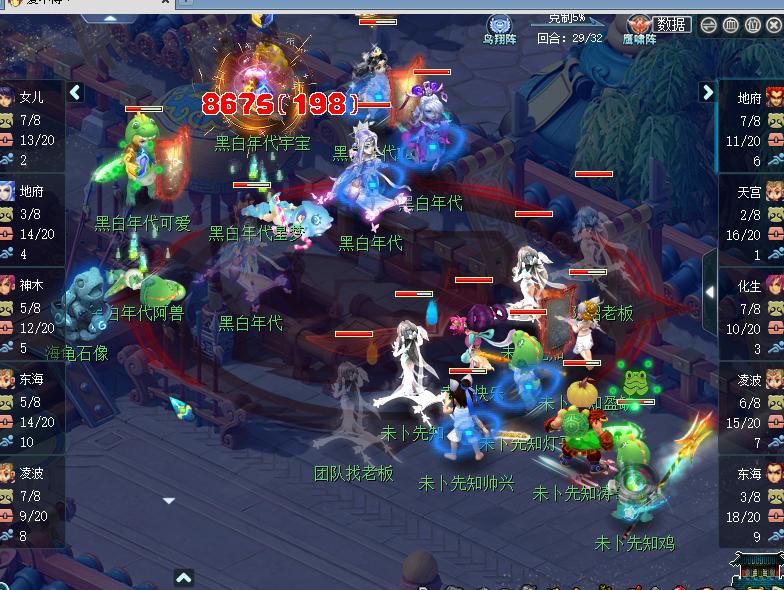Select the 天宫 row in right team list
Viewport: 784px width, 590px height.
(x=751, y=222)
